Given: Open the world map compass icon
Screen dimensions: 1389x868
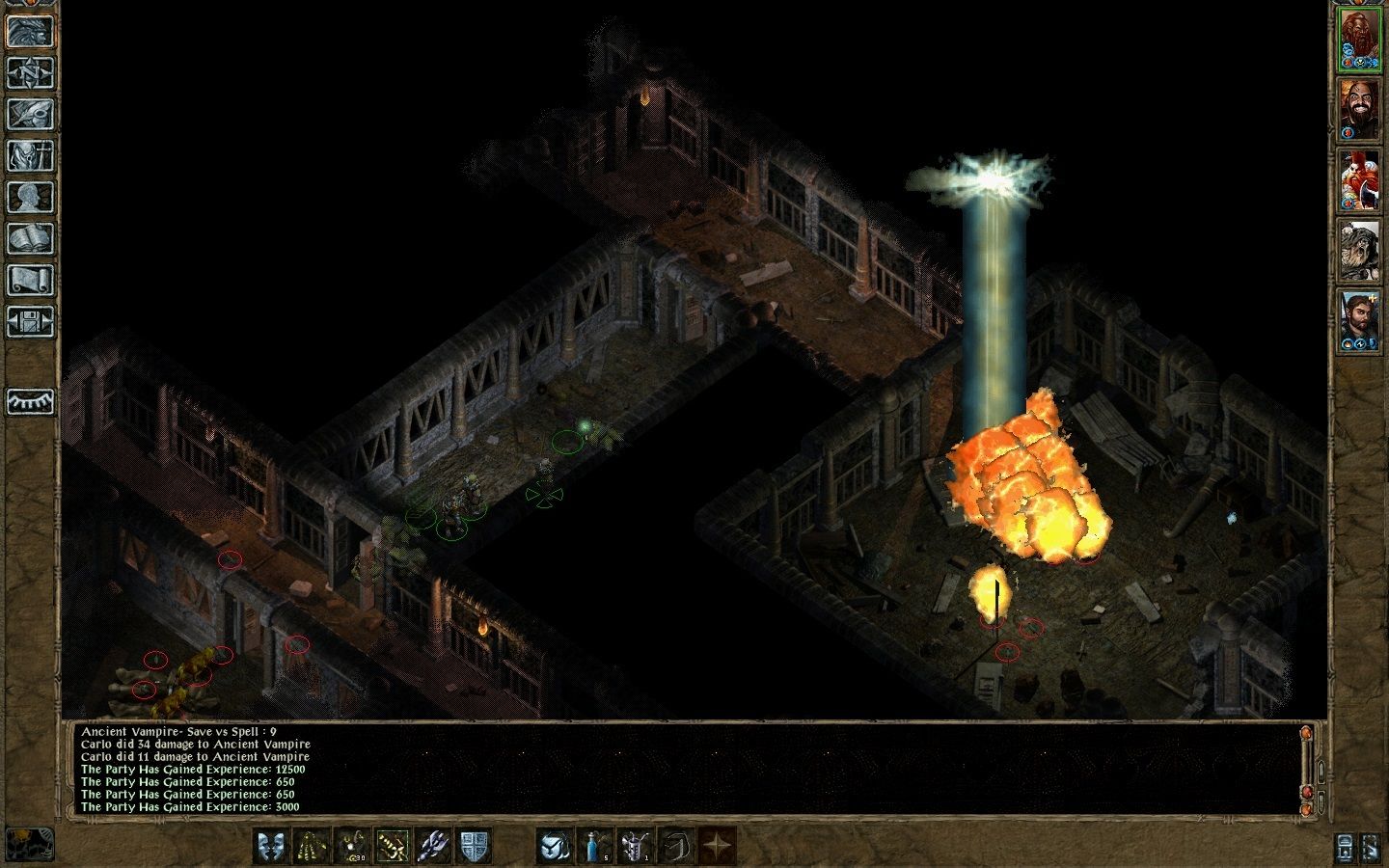Looking at the screenshot, I should (29, 71).
